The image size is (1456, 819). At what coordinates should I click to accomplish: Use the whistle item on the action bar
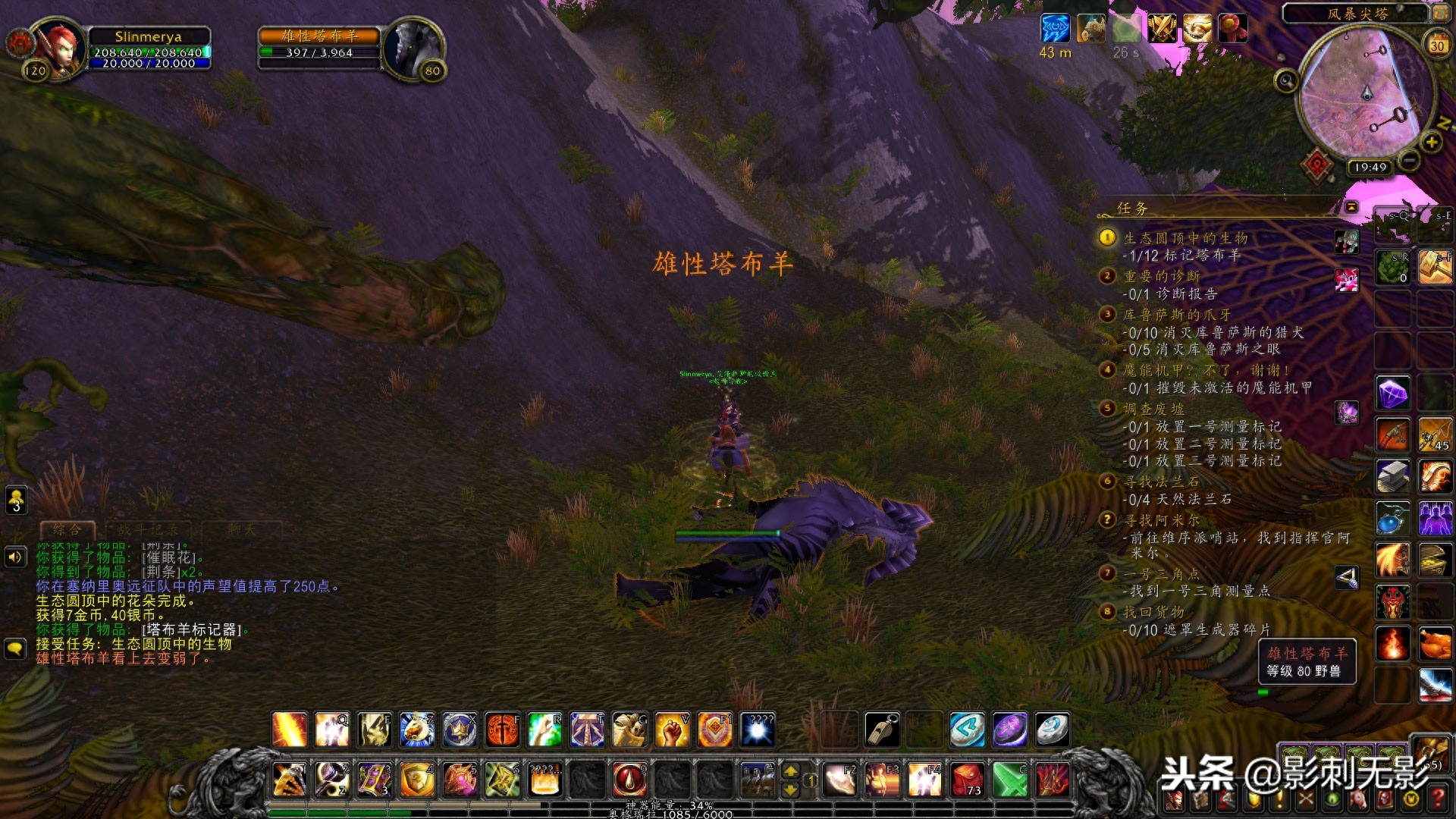882,730
